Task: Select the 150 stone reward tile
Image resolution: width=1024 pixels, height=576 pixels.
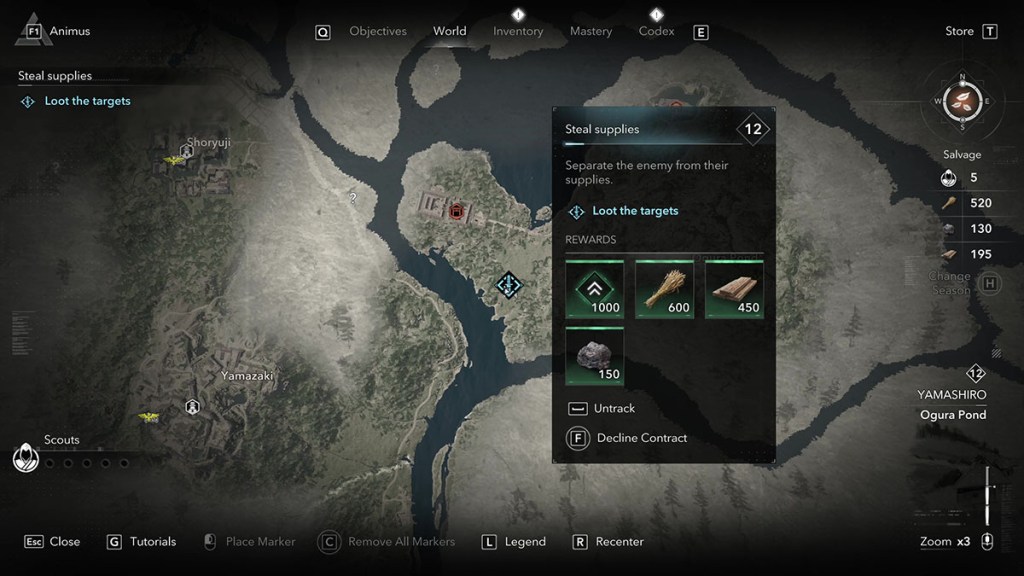Action: (x=595, y=356)
